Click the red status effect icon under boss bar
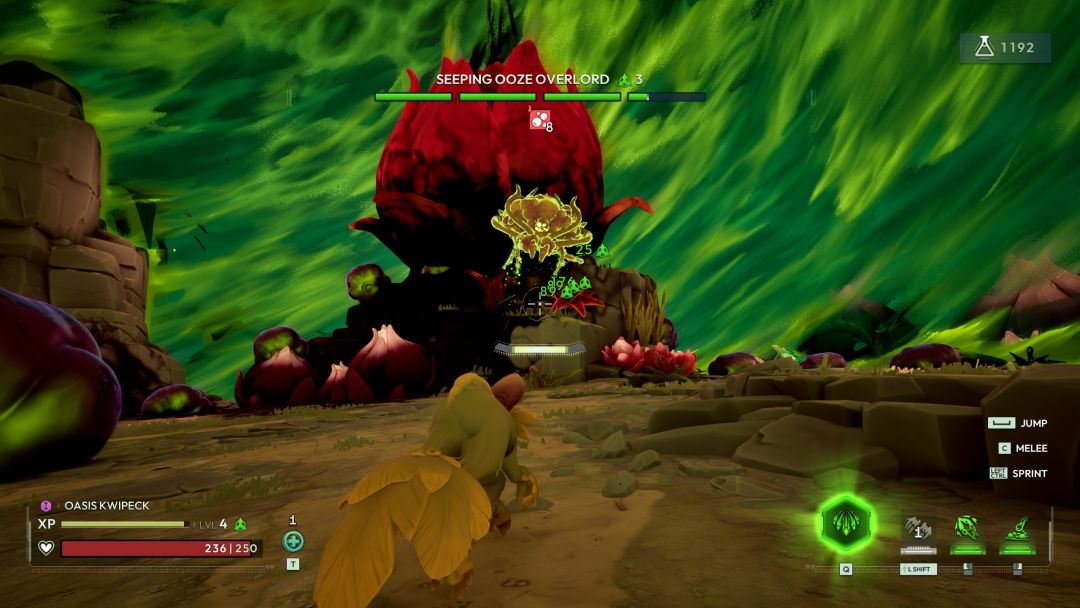The image size is (1080, 608). pyautogui.click(x=538, y=120)
